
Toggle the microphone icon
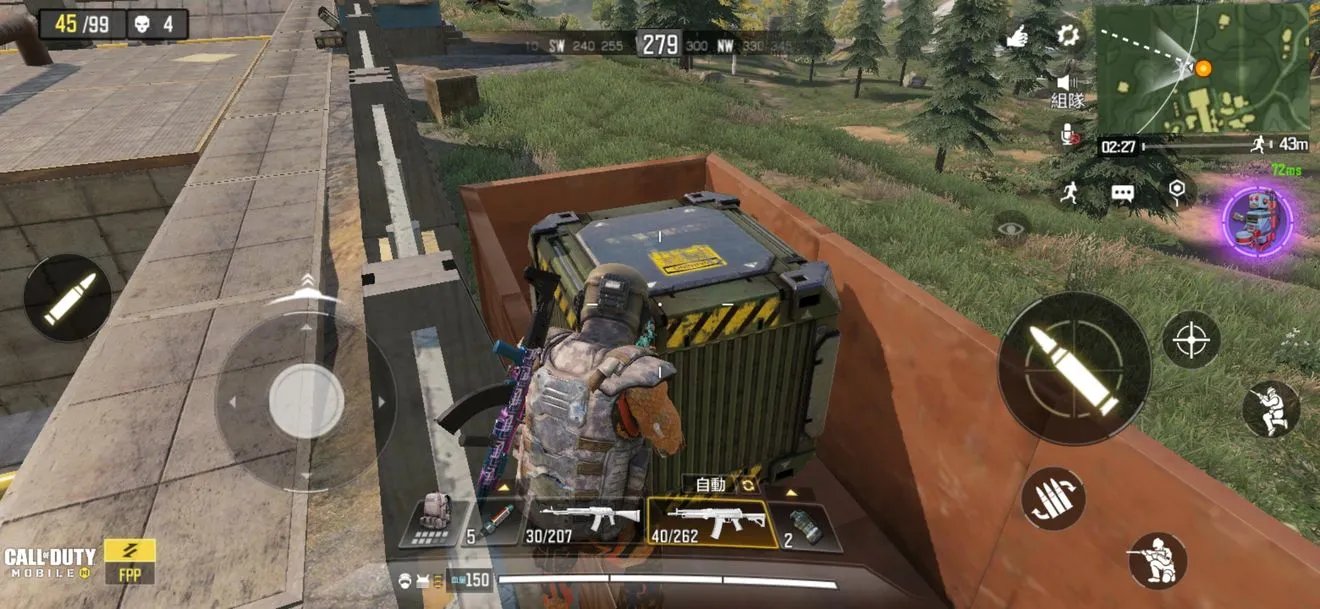tap(1067, 133)
